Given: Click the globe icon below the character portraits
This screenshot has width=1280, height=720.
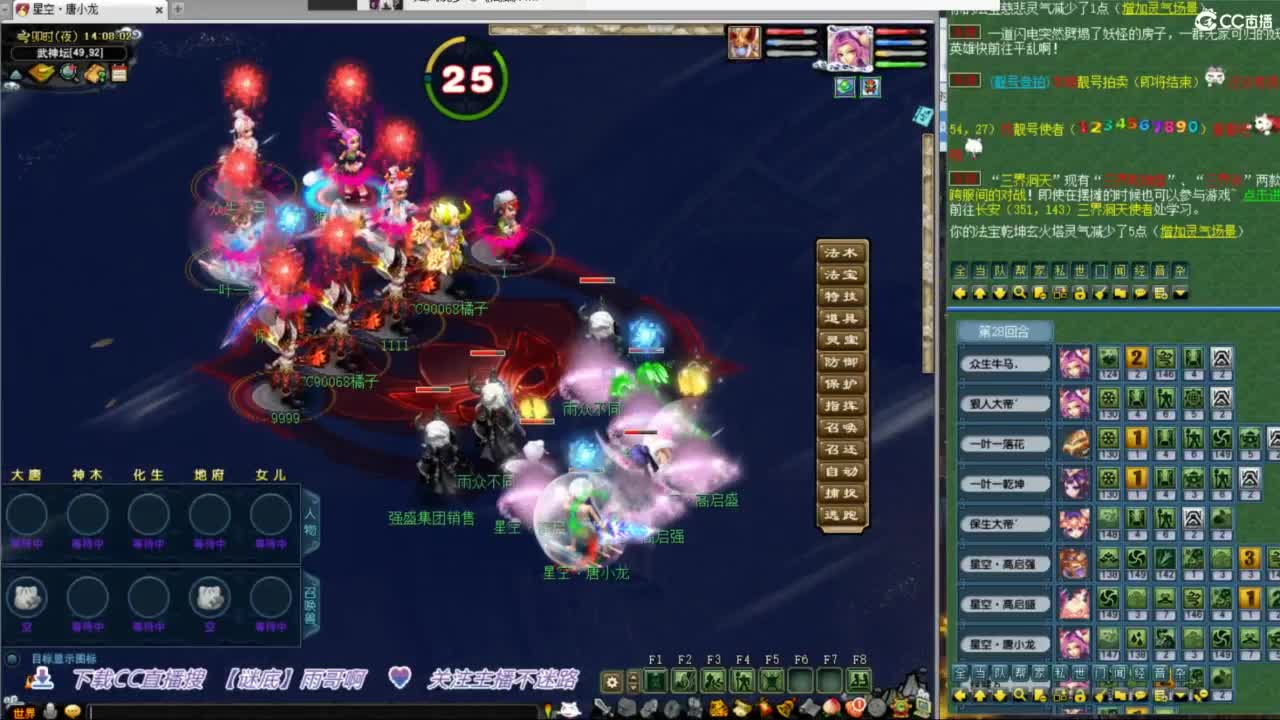Looking at the screenshot, I should click(845, 87).
